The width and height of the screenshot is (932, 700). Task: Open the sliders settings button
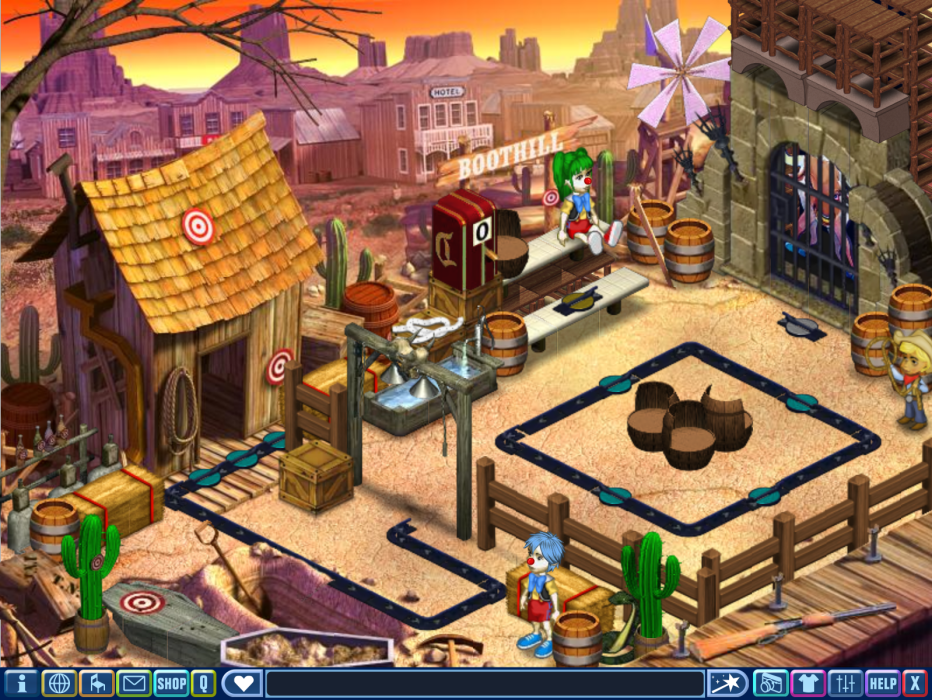pyautogui.click(x=845, y=684)
